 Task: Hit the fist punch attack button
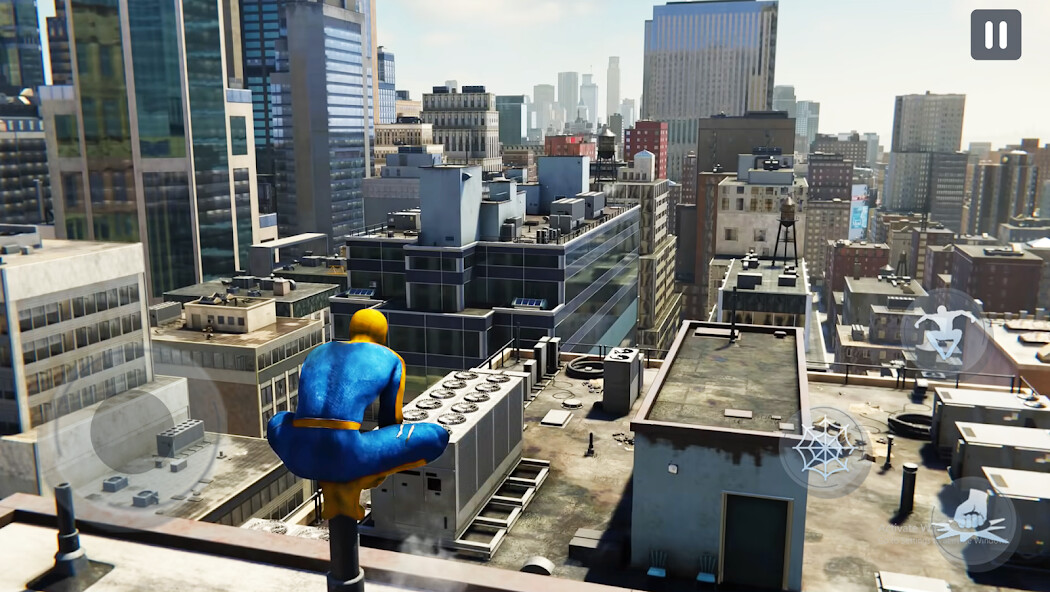point(973,522)
